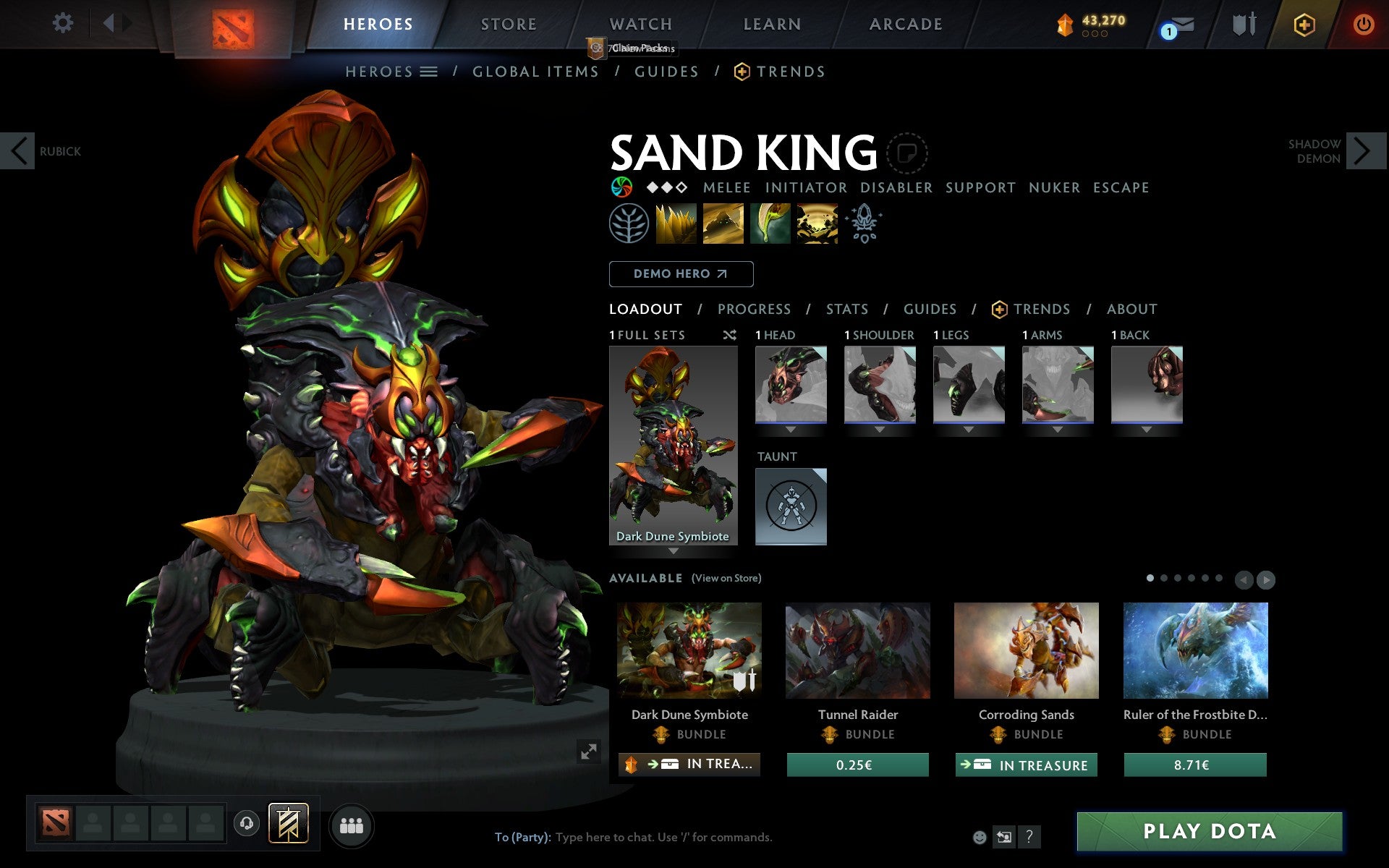Open the Tunnel Raider bundle thumbnail

[x=857, y=650]
